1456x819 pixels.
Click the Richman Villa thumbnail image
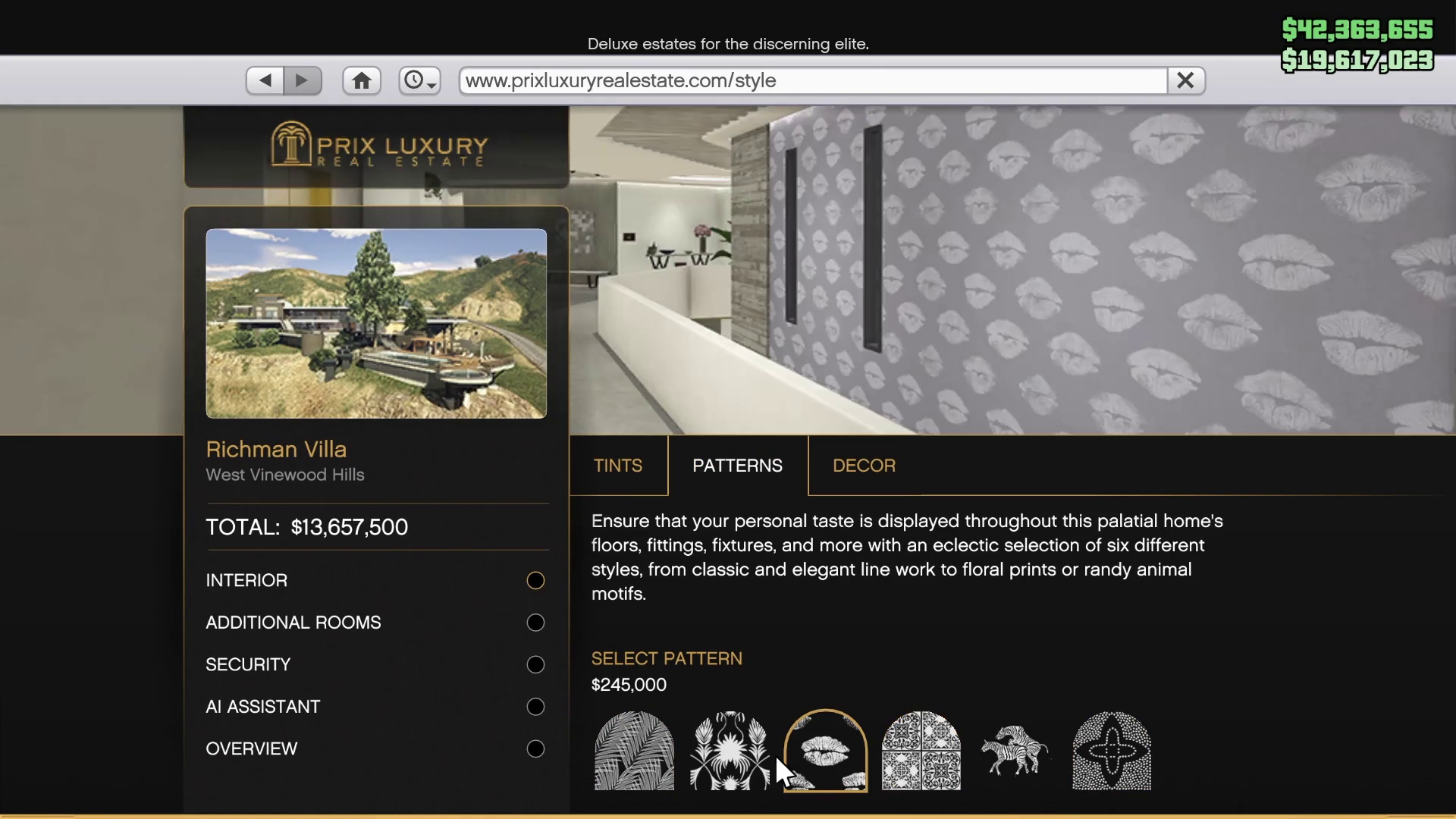pos(376,324)
